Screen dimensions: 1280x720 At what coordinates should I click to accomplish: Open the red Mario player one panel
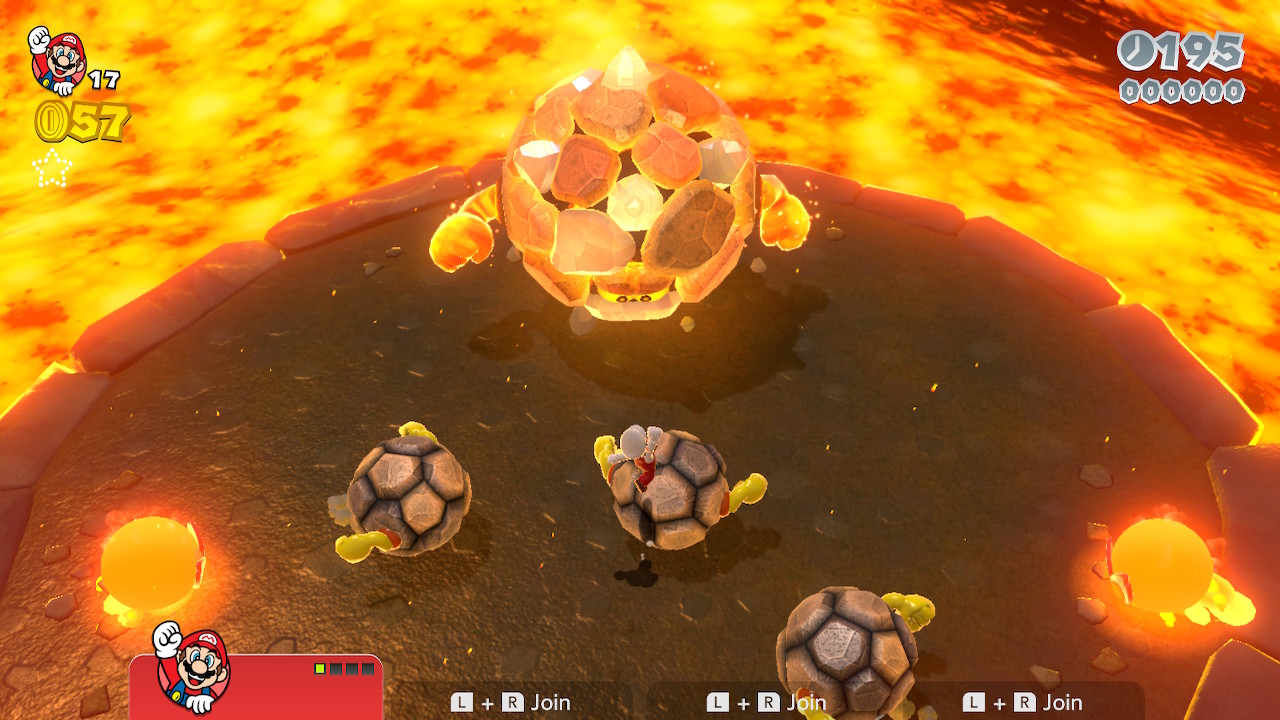click(x=256, y=687)
